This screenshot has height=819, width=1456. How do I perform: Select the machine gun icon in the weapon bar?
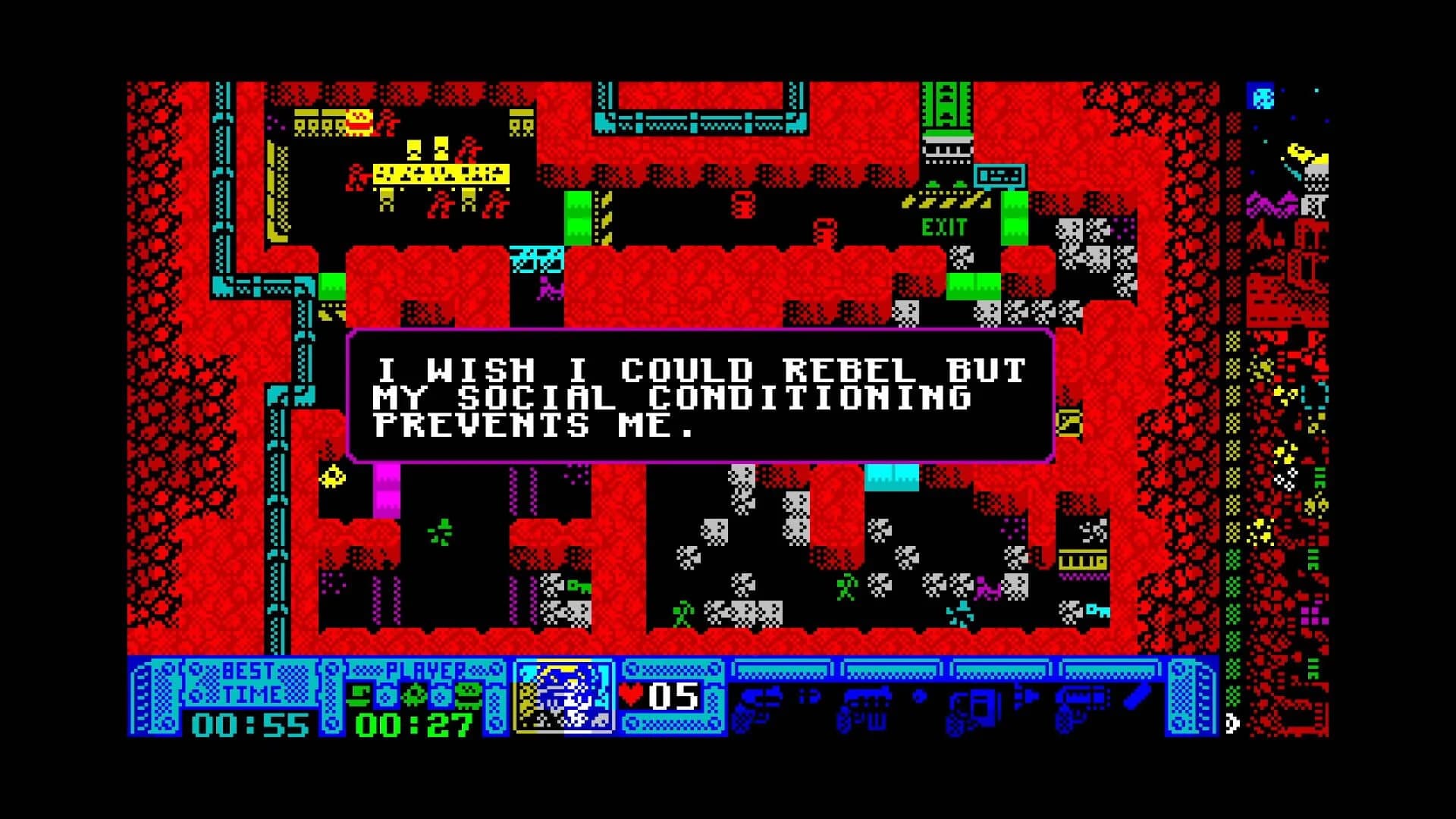(864, 705)
